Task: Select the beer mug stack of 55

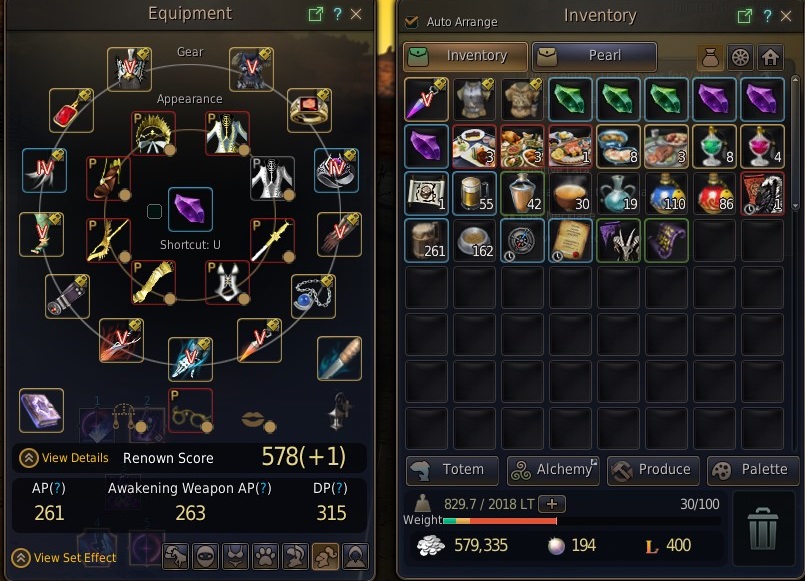Action: click(x=476, y=193)
